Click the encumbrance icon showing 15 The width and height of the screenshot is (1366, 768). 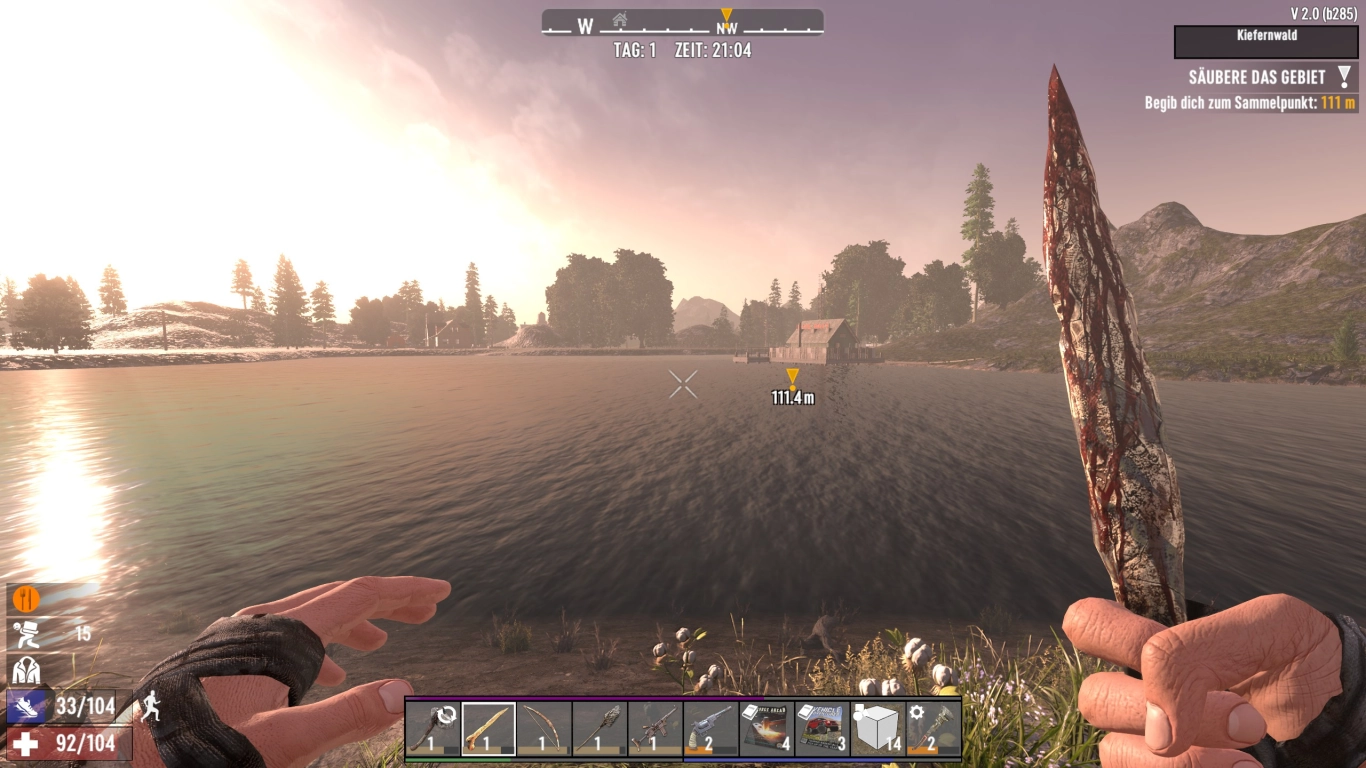(28, 635)
